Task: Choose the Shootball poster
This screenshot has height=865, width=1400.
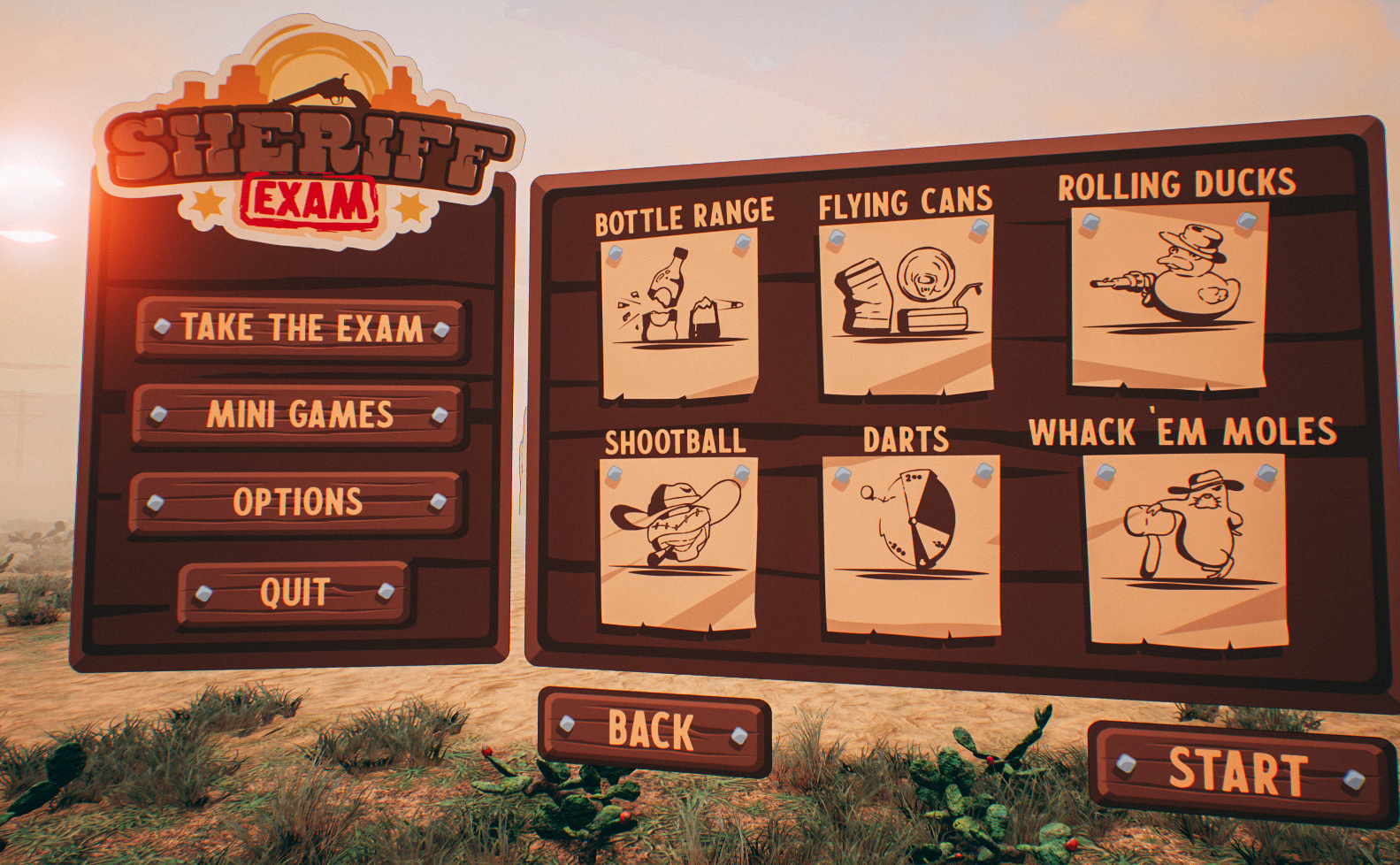Action: pyautogui.click(x=677, y=542)
